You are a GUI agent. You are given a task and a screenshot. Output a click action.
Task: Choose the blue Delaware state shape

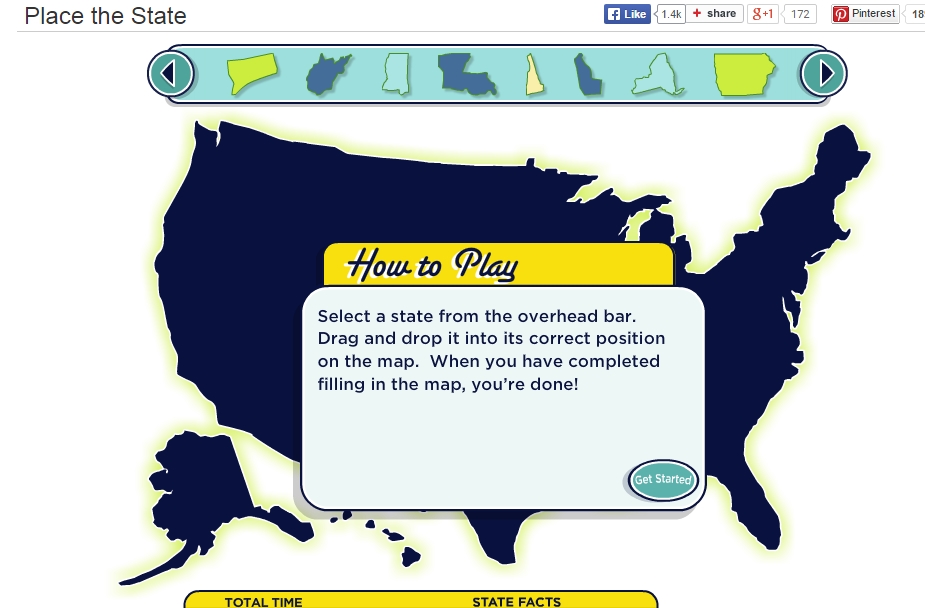(x=587, y=74)
